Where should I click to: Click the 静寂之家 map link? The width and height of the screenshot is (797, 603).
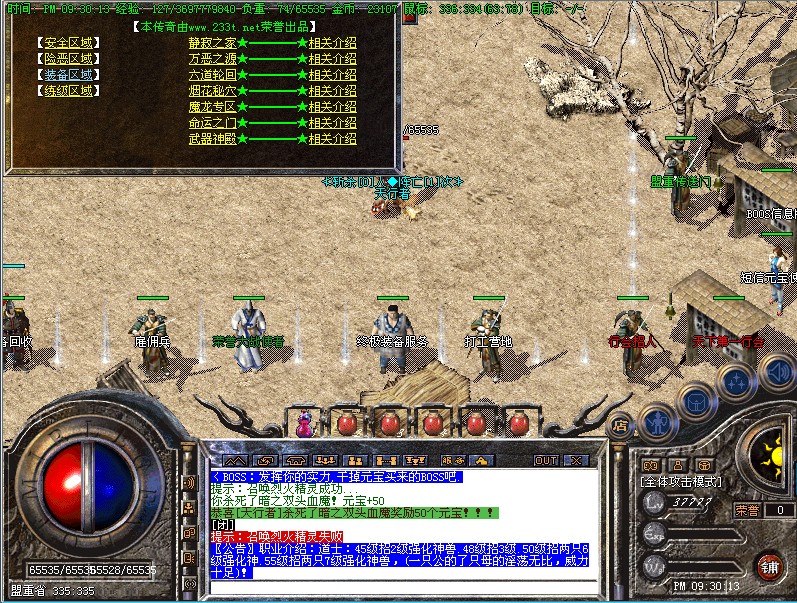[212, 43]
